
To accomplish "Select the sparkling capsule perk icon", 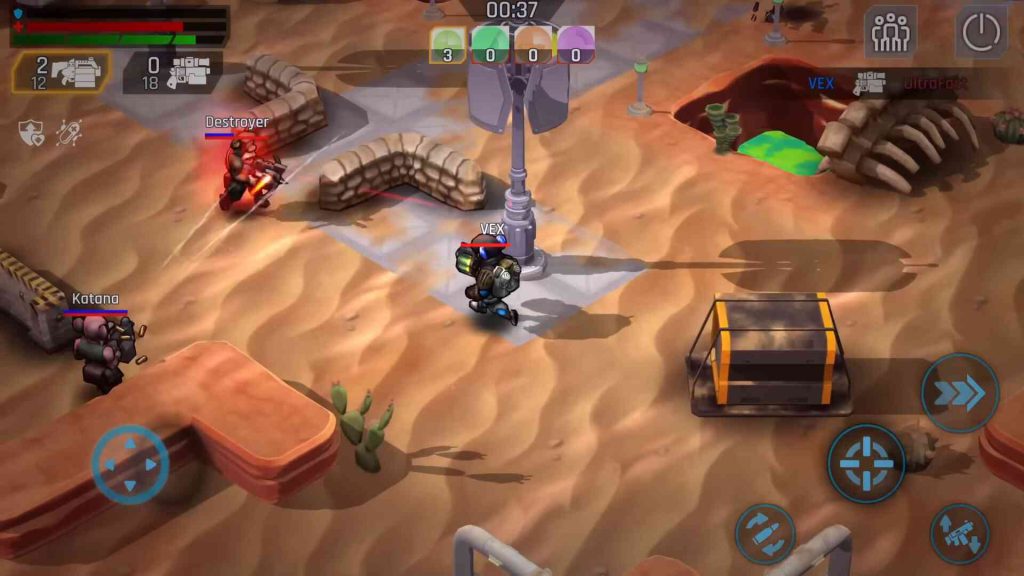I will click(x=69, y=132).
